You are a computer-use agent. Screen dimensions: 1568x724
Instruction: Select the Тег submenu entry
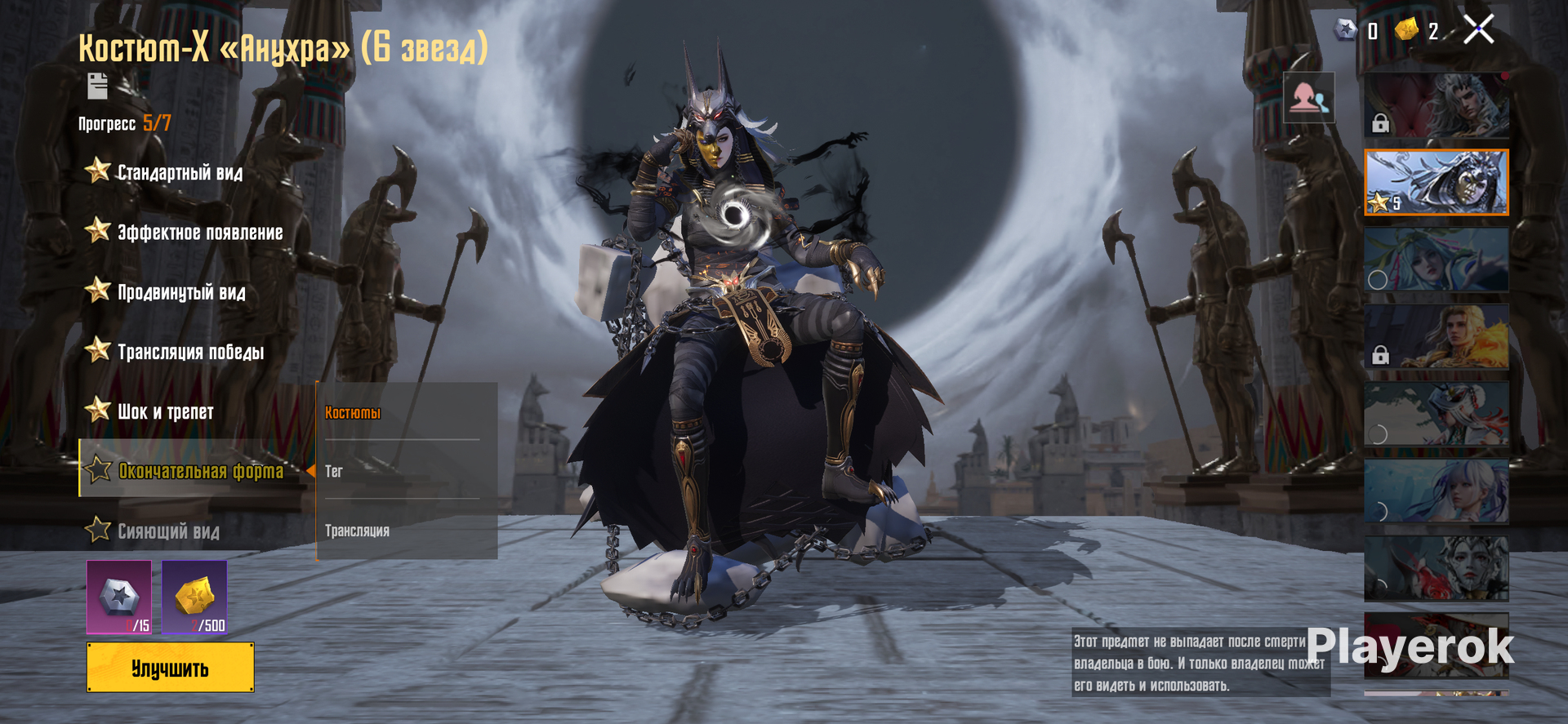[x=334, y=471]
